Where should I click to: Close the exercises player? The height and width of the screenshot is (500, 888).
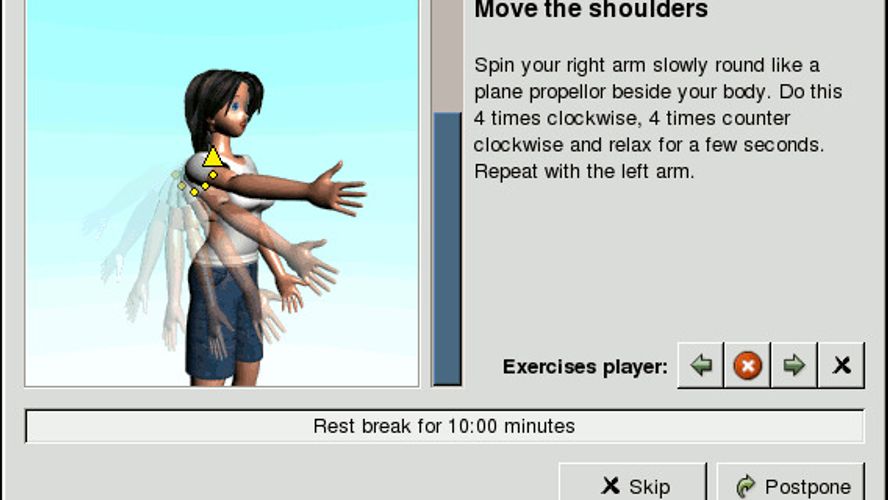pyautogui.click(x=841, y=366)
